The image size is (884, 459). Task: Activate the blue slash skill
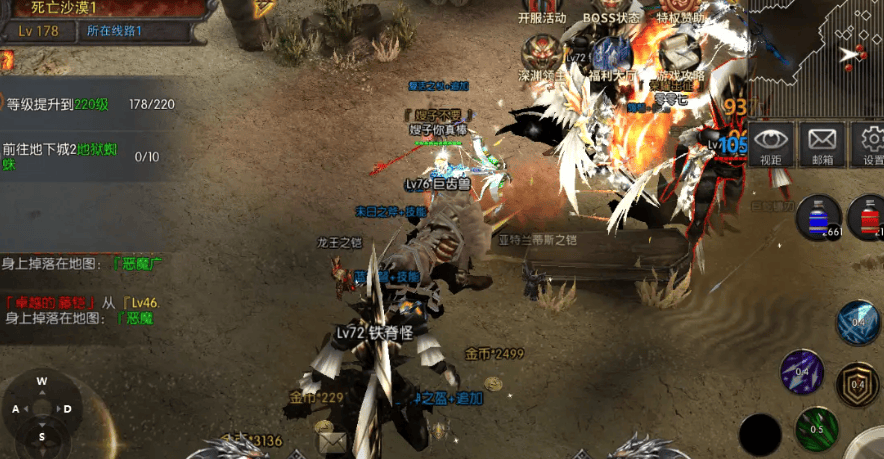pos(859,323)
